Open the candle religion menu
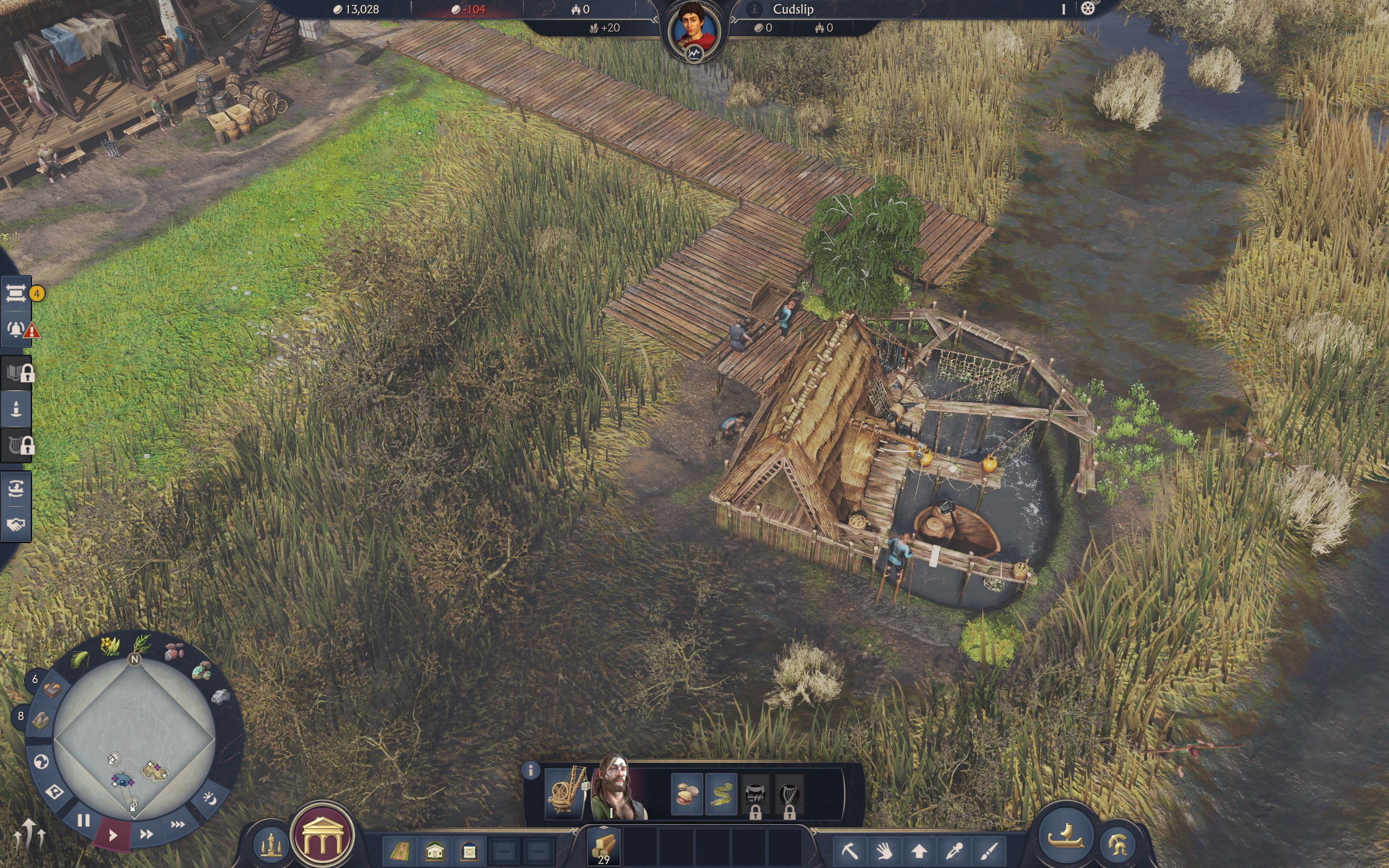Viewport: 1389px width, 868px height. coord(16,409)
